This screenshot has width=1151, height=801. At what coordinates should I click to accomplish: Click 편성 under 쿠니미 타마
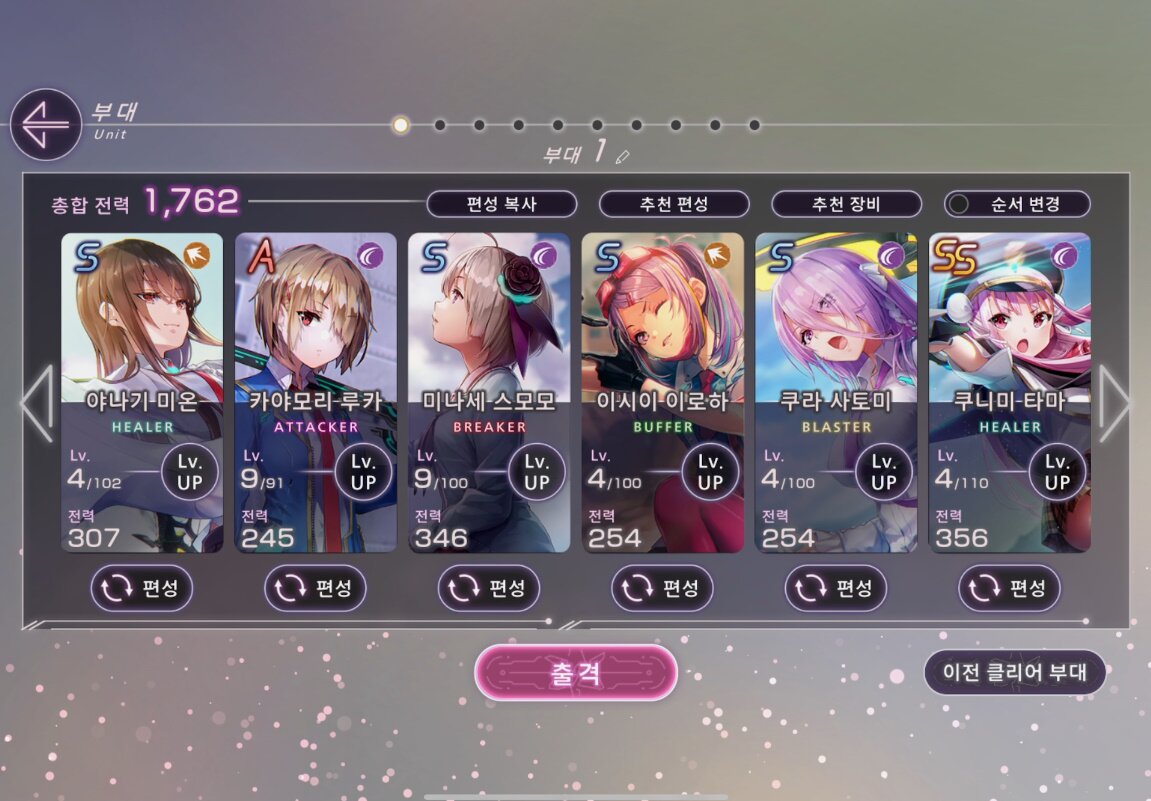tap(1010, 588)
